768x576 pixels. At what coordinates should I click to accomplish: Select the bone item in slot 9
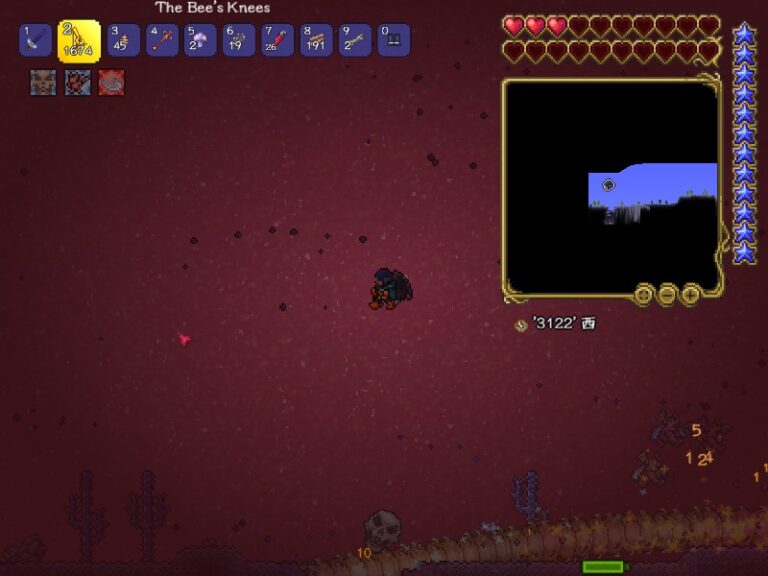click(x=355, y=41)
